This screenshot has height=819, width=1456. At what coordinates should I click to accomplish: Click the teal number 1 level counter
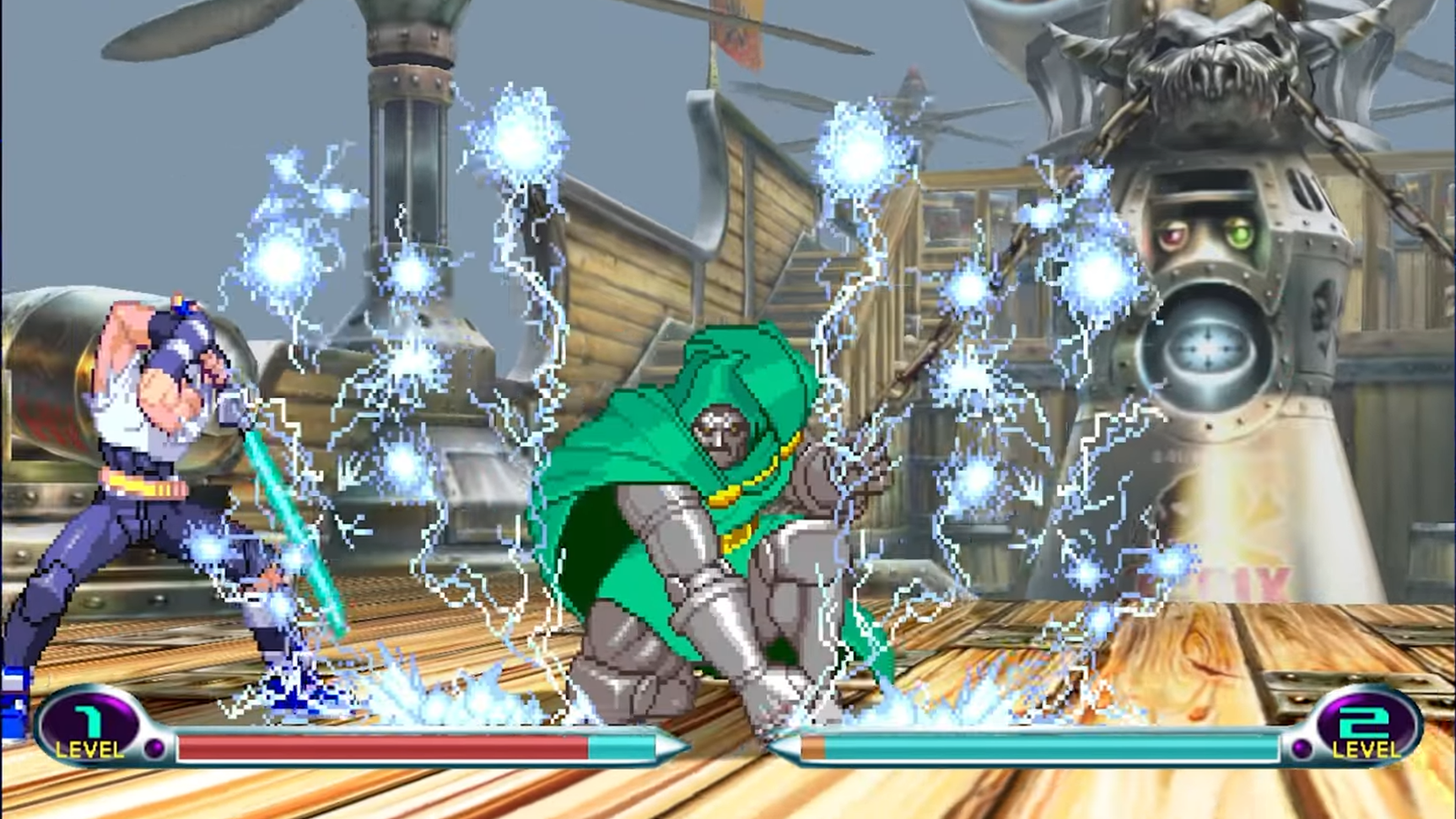[86, 719]
